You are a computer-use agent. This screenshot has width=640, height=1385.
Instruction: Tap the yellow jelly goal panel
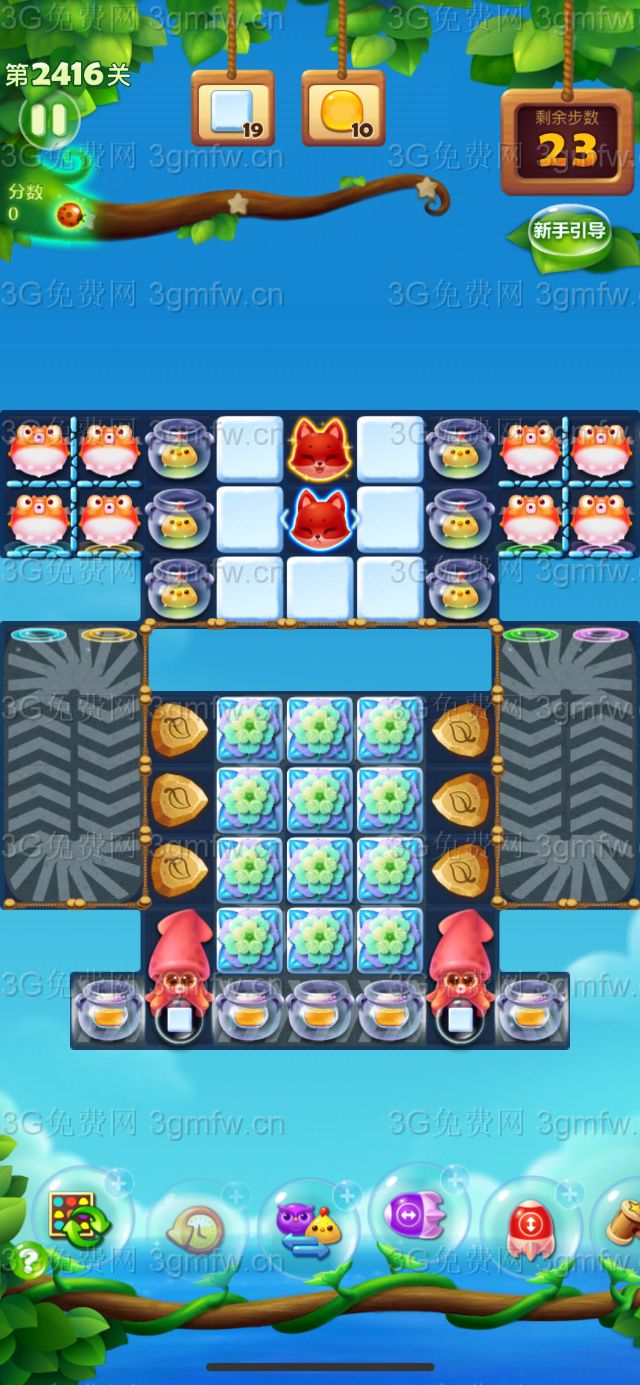(343, 108)
